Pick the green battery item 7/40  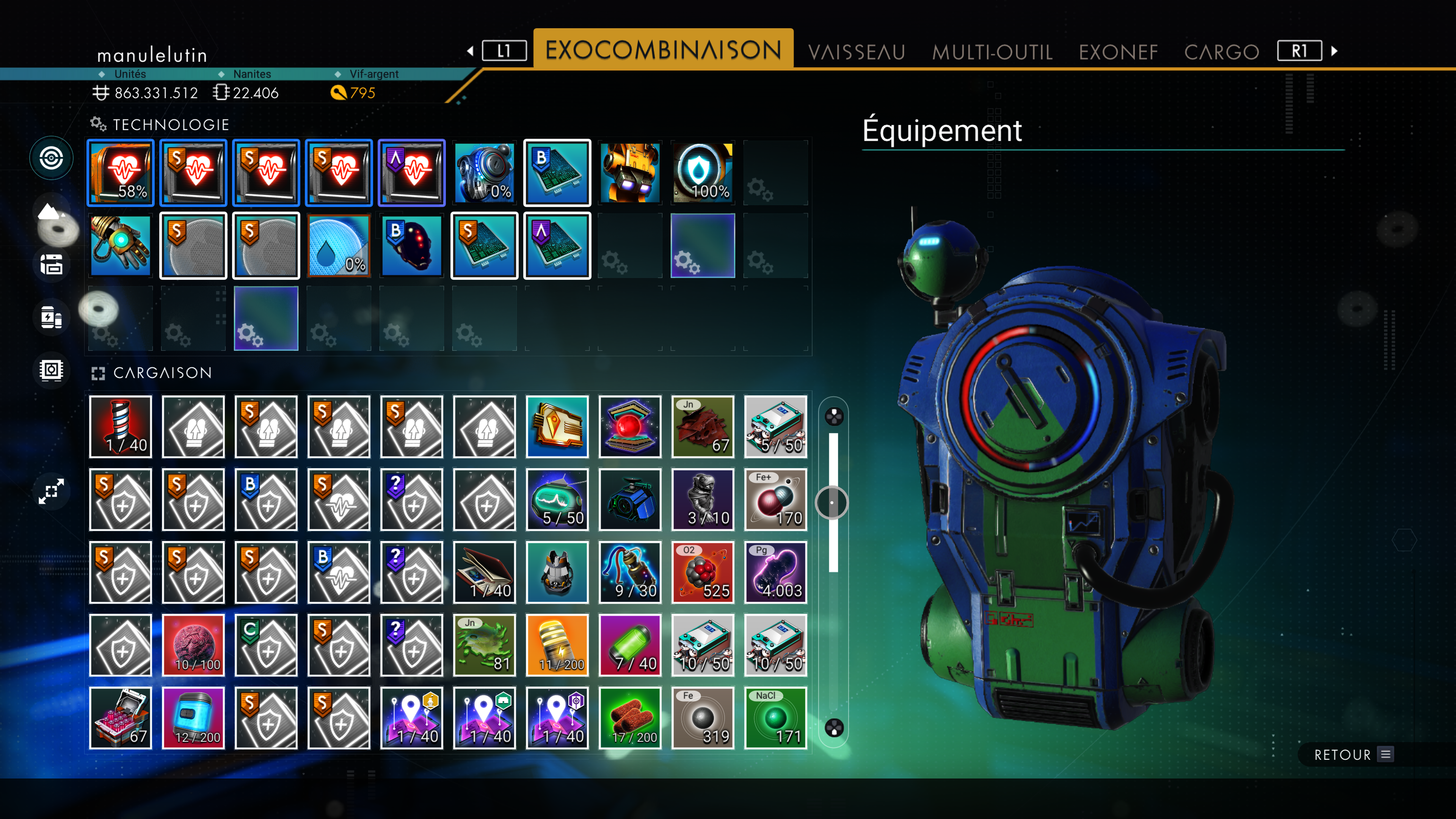click(630, 645)
